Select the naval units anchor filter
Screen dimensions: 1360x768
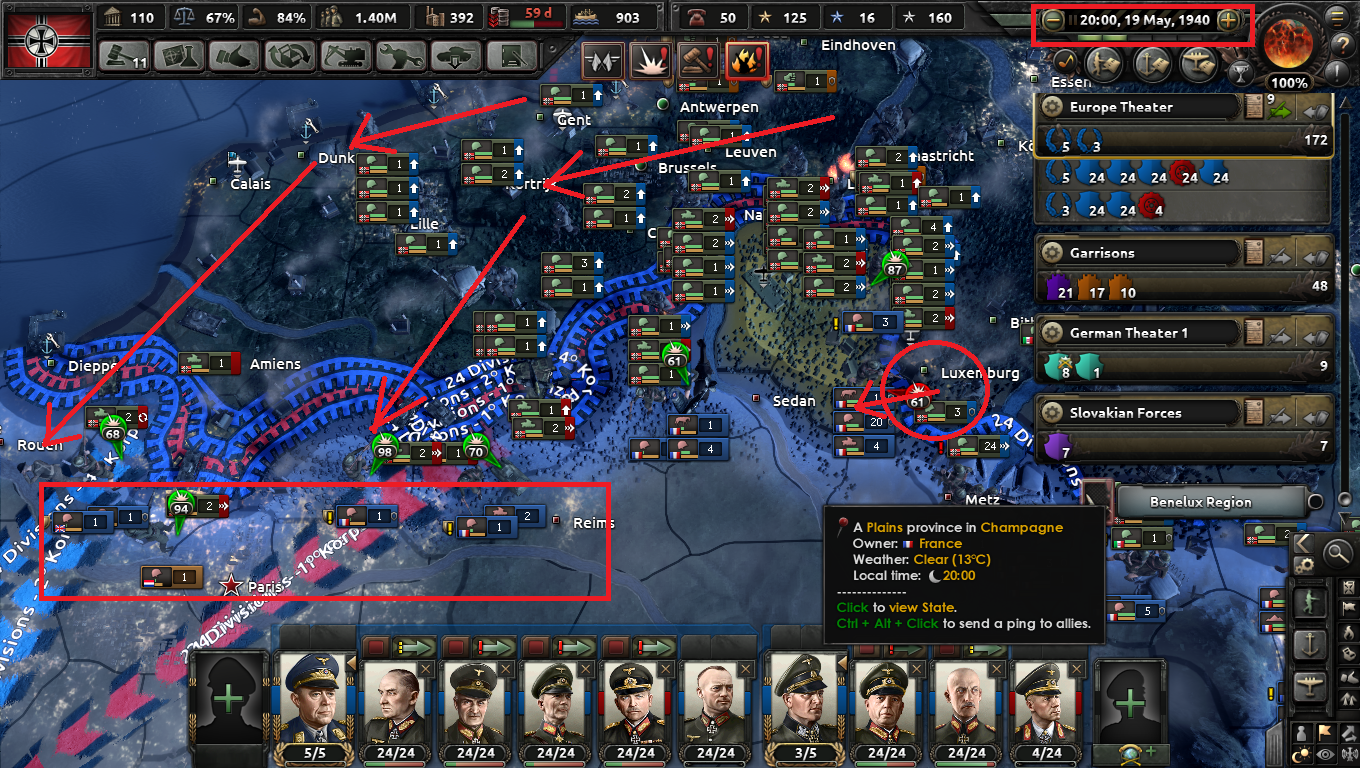(1308, 644)
